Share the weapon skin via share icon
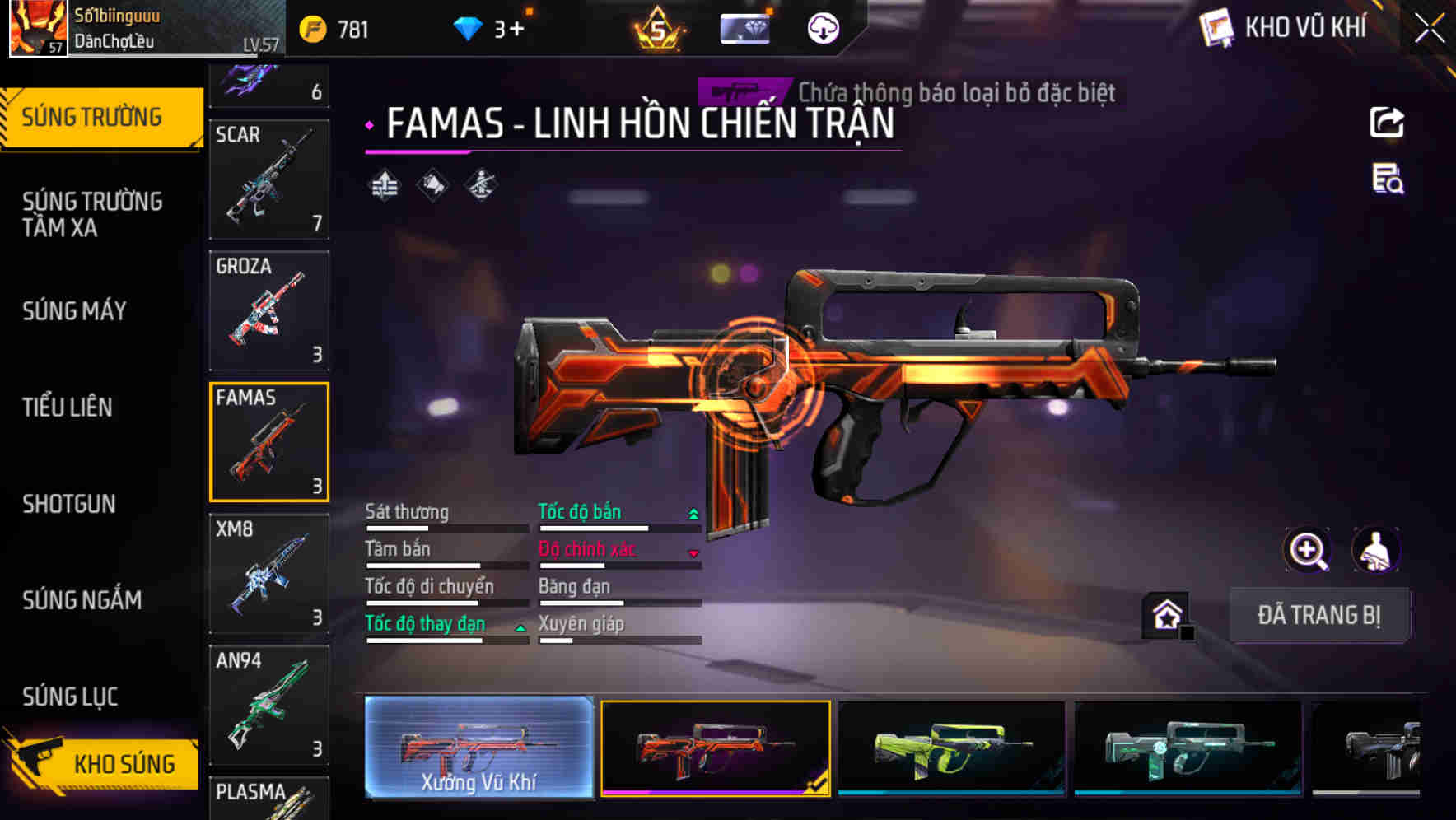The height and width of the screenshot is (820, 1456). coord(1387,123)
